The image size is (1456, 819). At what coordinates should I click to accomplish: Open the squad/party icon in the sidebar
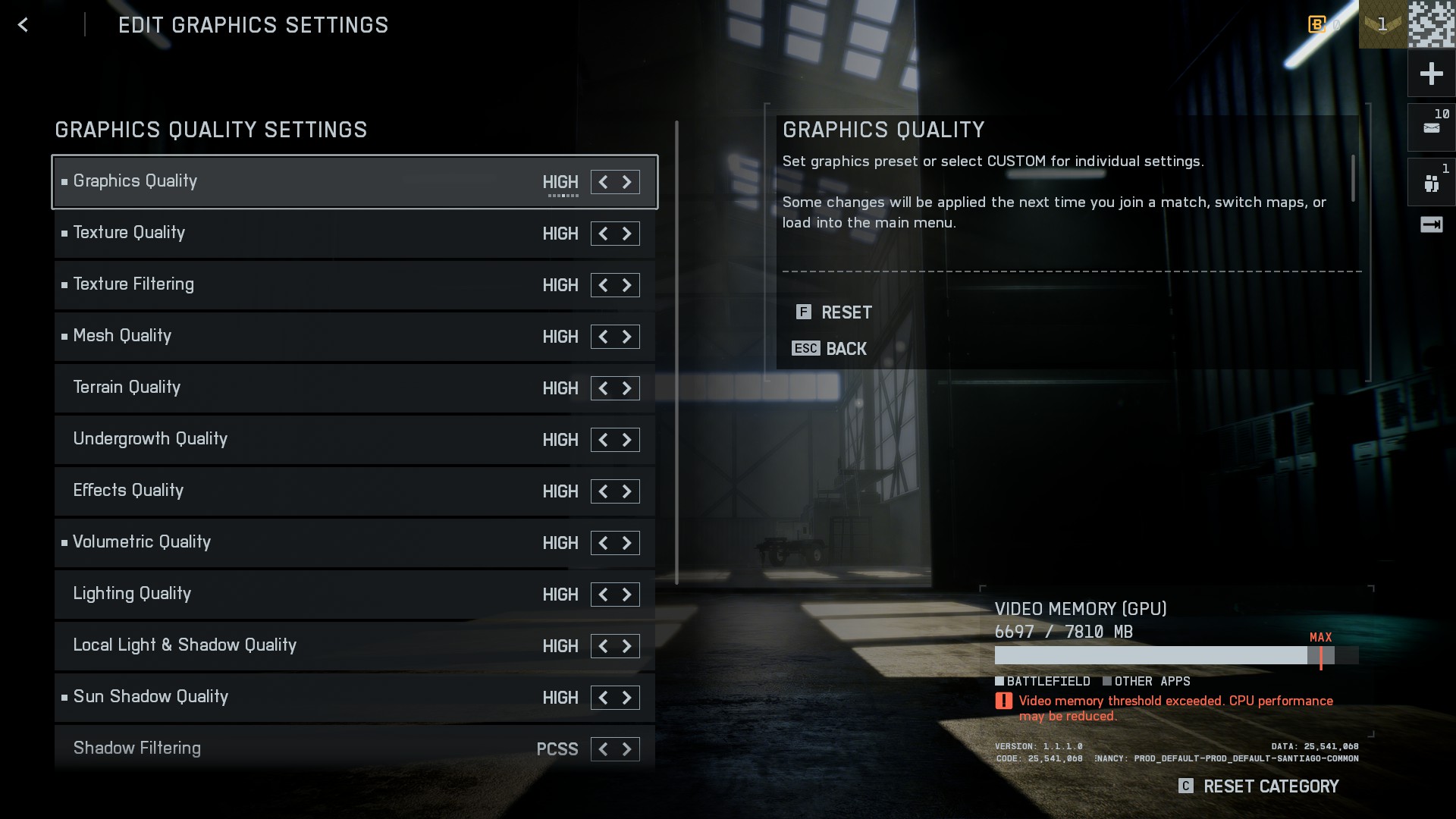point(1431,183)
